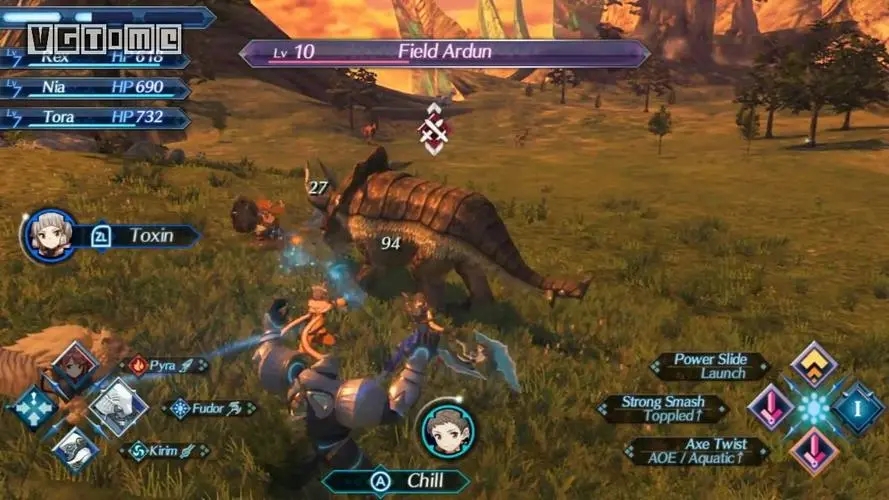Click the Pyra fire element label
The height and width of the screenshot is (500, 889).
point(164,366)
